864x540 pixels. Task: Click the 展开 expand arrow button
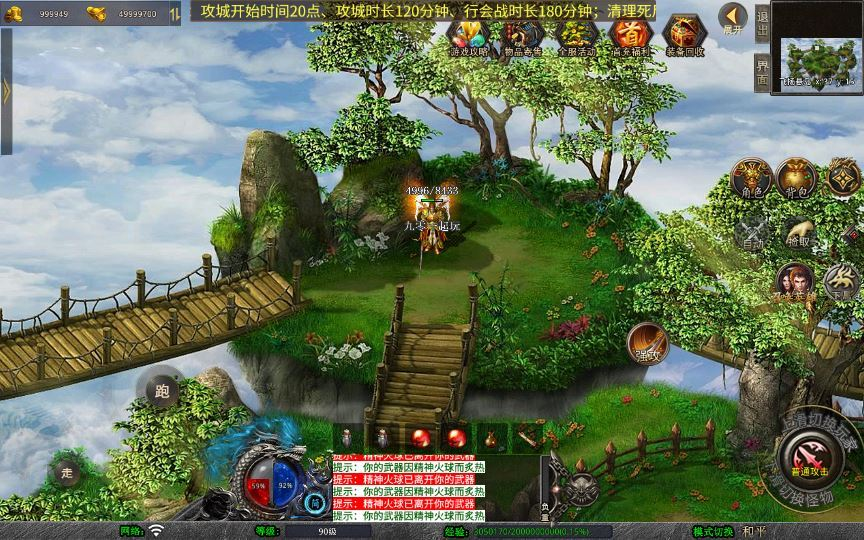click(733, 19)
